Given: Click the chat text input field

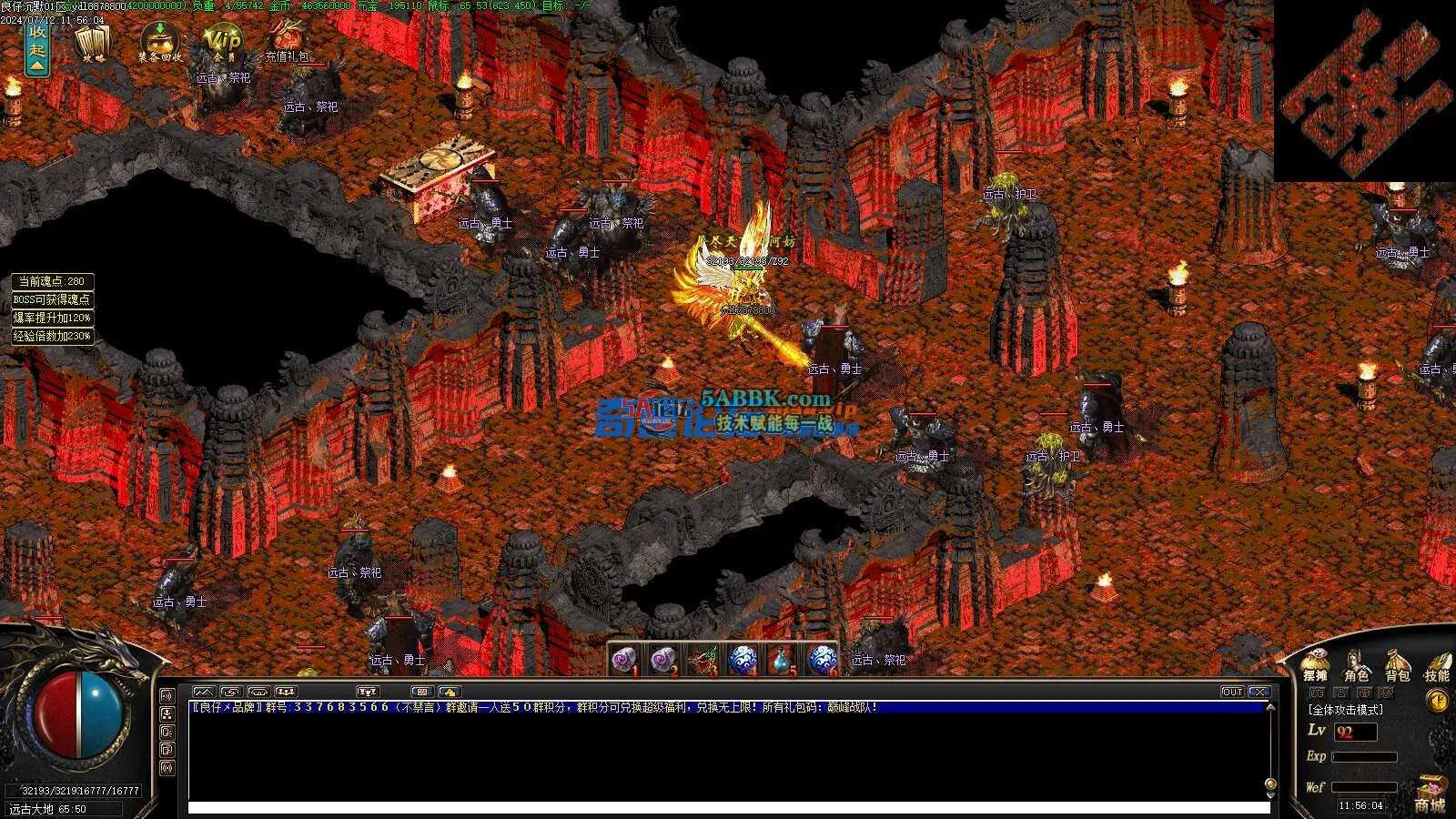Looking at the screenshot, I should 728,807.
